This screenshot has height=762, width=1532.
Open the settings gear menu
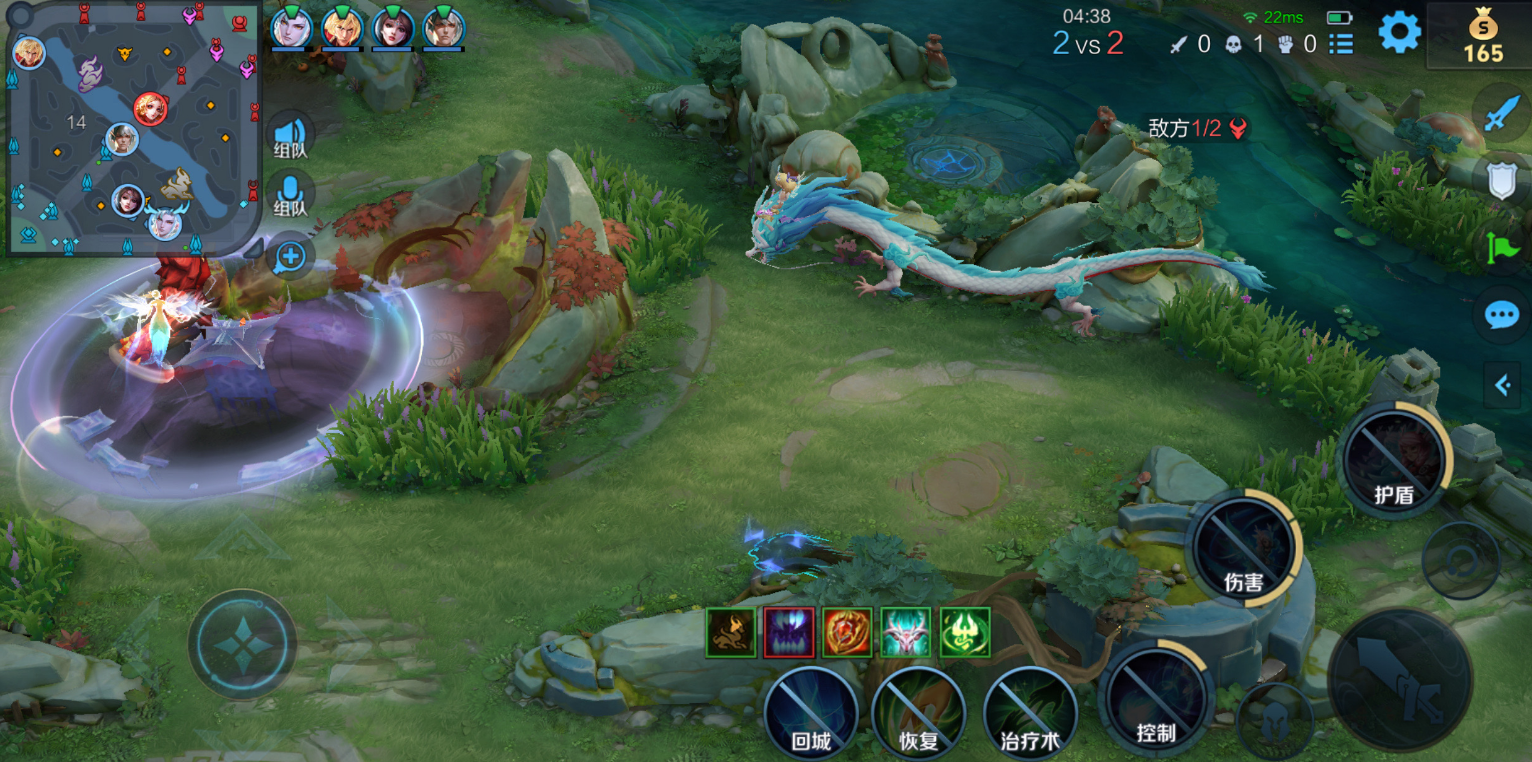[x=1399, y=33]
